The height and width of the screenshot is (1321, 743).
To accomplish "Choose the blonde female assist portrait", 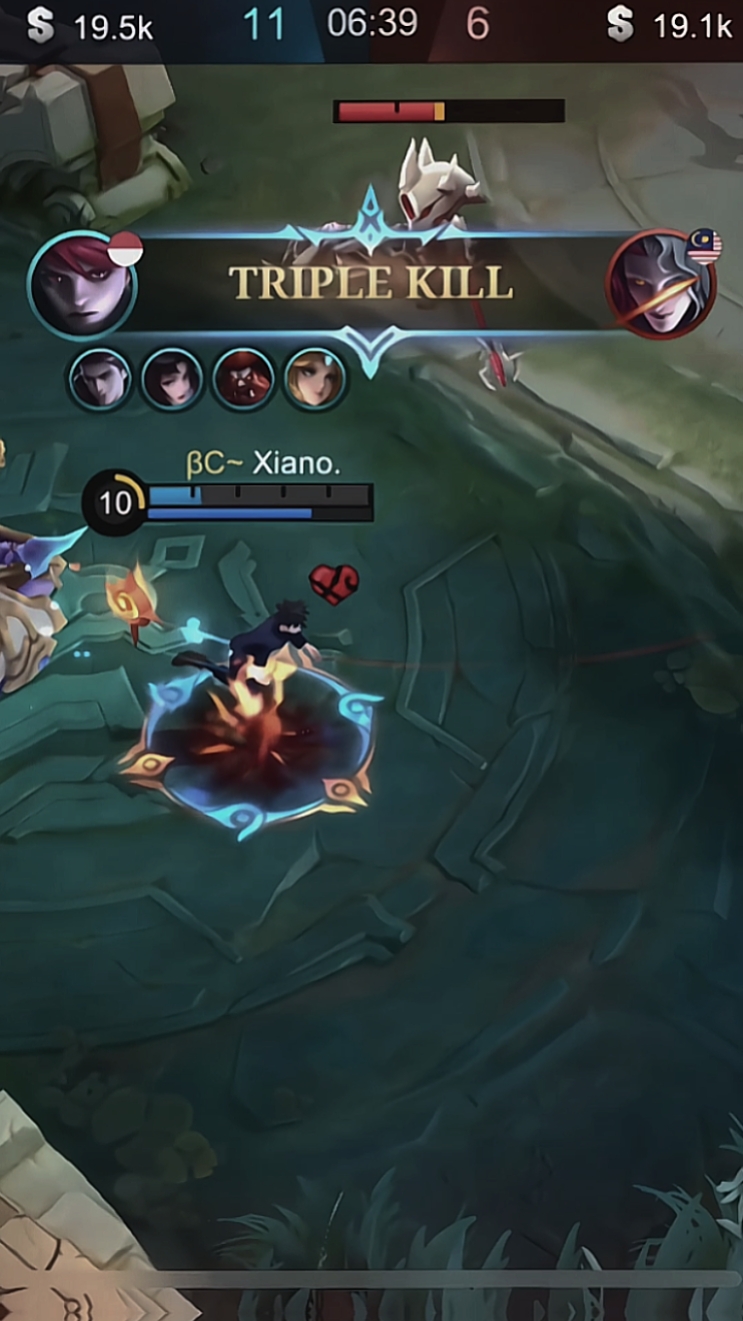I will (x=315, y=379).
